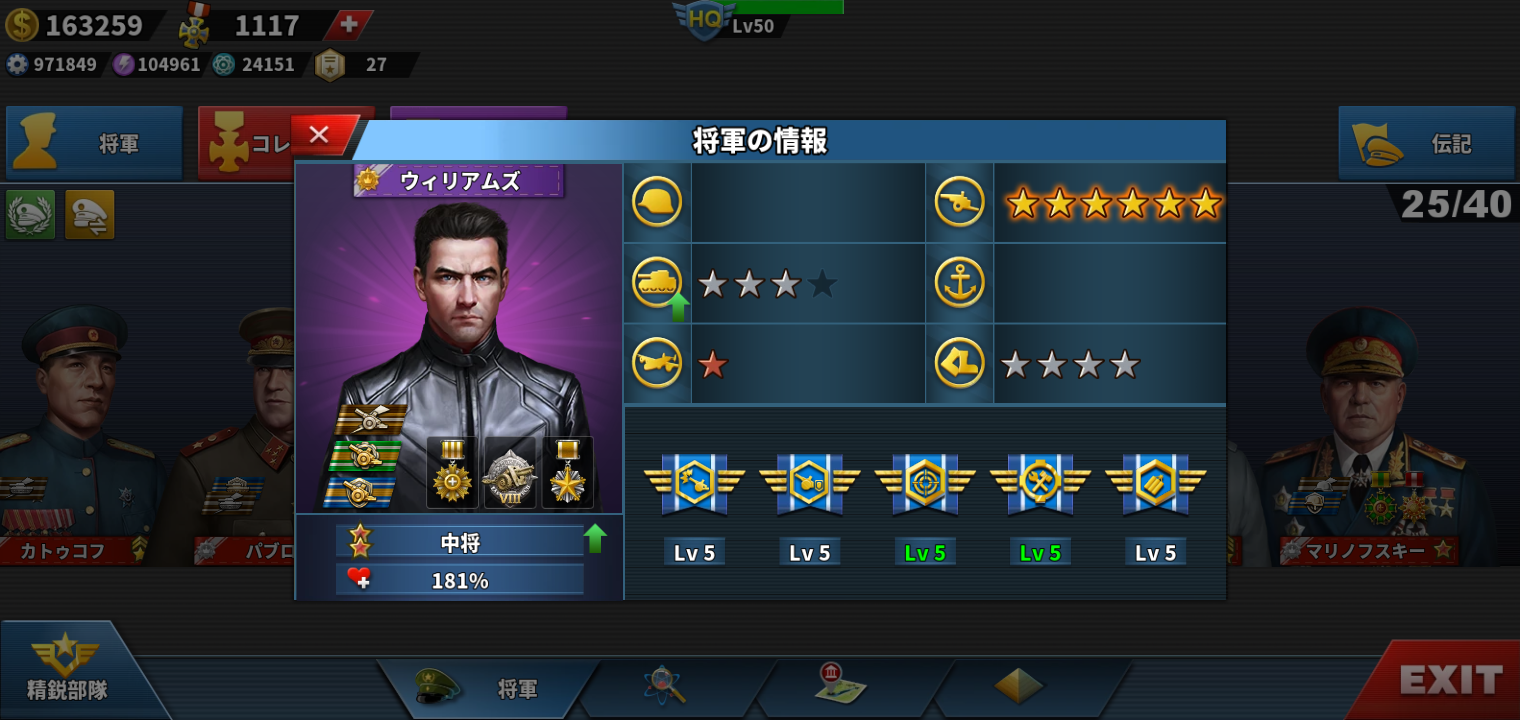Screen dimensions: 1520x720
Task: Click the first medal slot under Williams portrait
Action: tap(451, 471)
